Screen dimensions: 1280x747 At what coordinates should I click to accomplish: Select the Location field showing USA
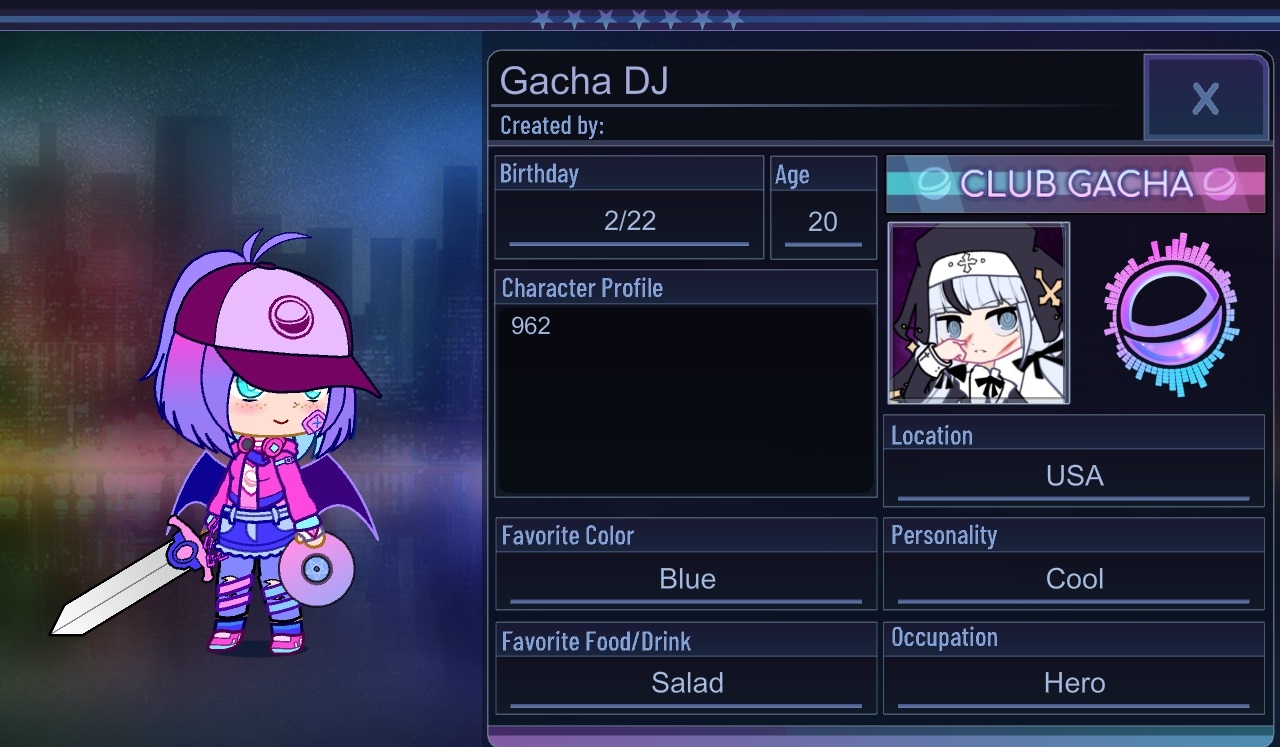[x=1073, y=475]
